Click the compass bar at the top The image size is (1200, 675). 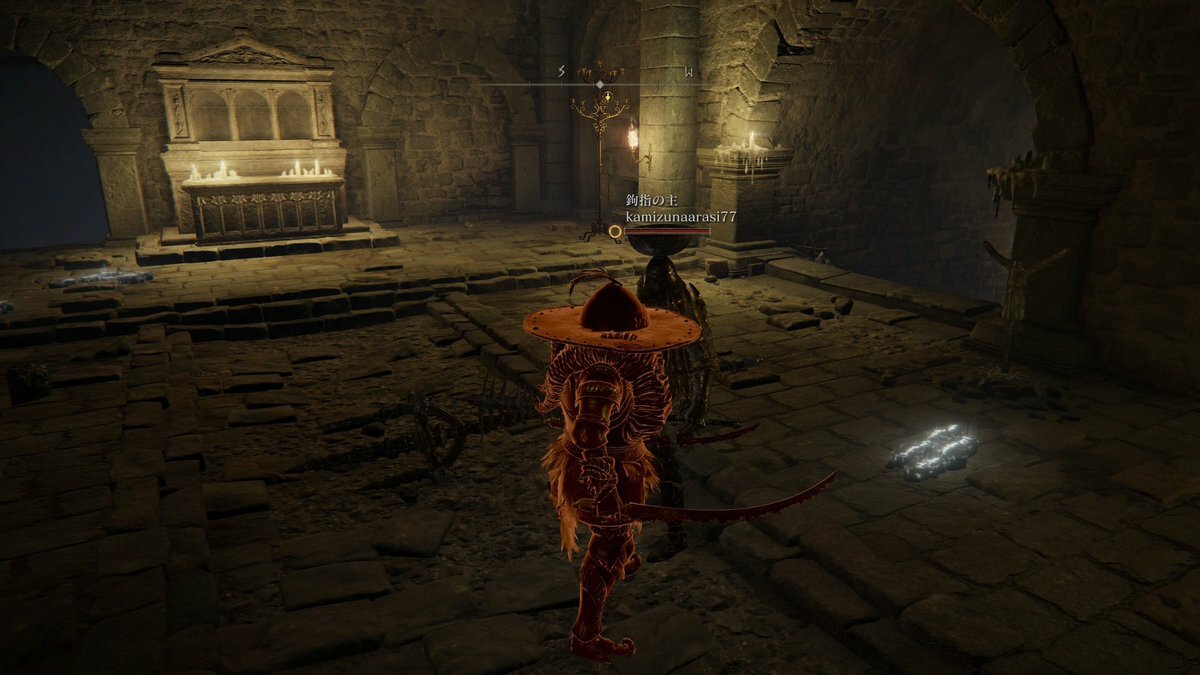coord(600,84)
